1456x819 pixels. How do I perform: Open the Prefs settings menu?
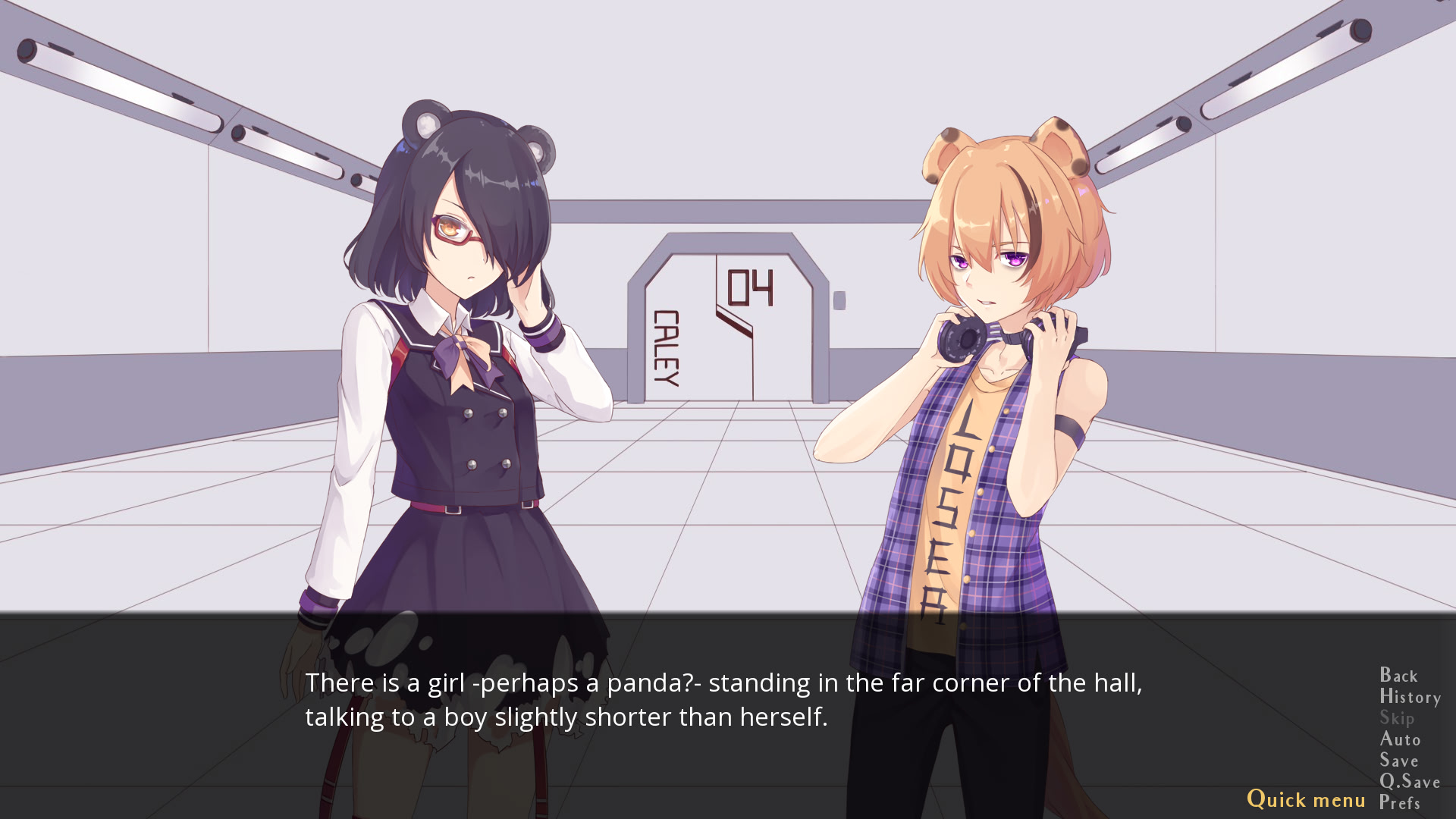point(1399,803)
